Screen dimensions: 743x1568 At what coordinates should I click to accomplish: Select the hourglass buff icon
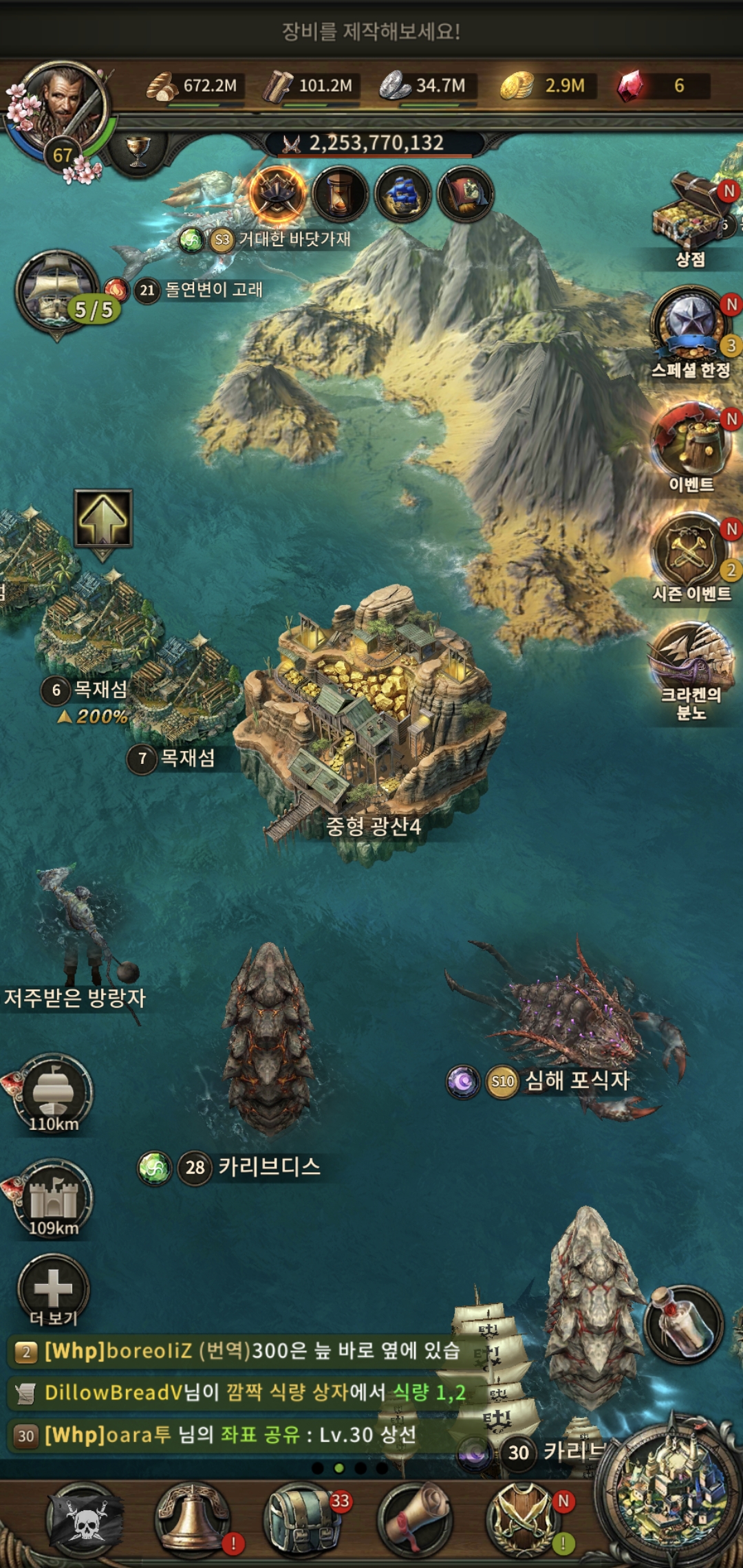pos(340,194)
